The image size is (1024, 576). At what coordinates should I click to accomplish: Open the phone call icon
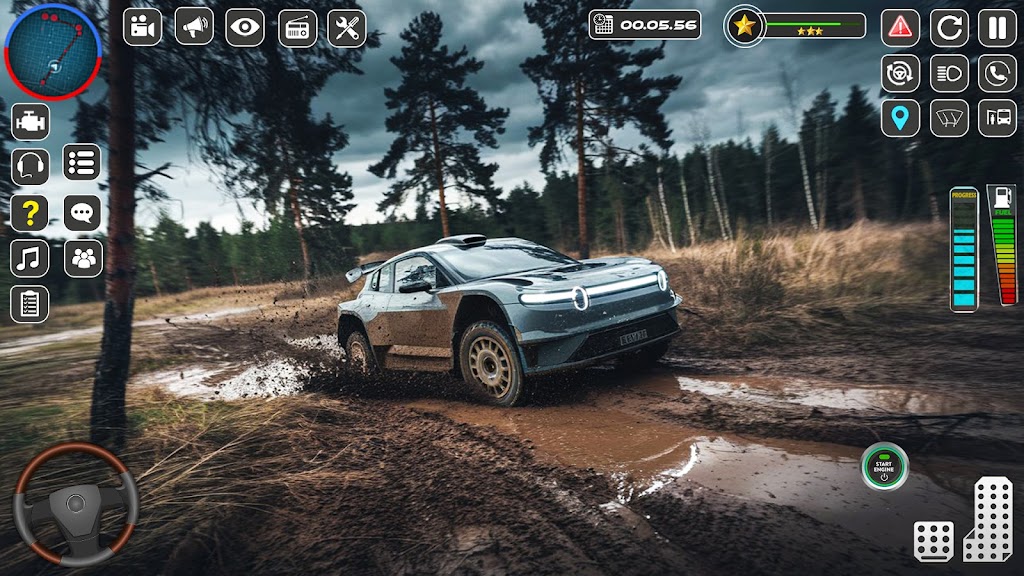click(x=997, y=73)
